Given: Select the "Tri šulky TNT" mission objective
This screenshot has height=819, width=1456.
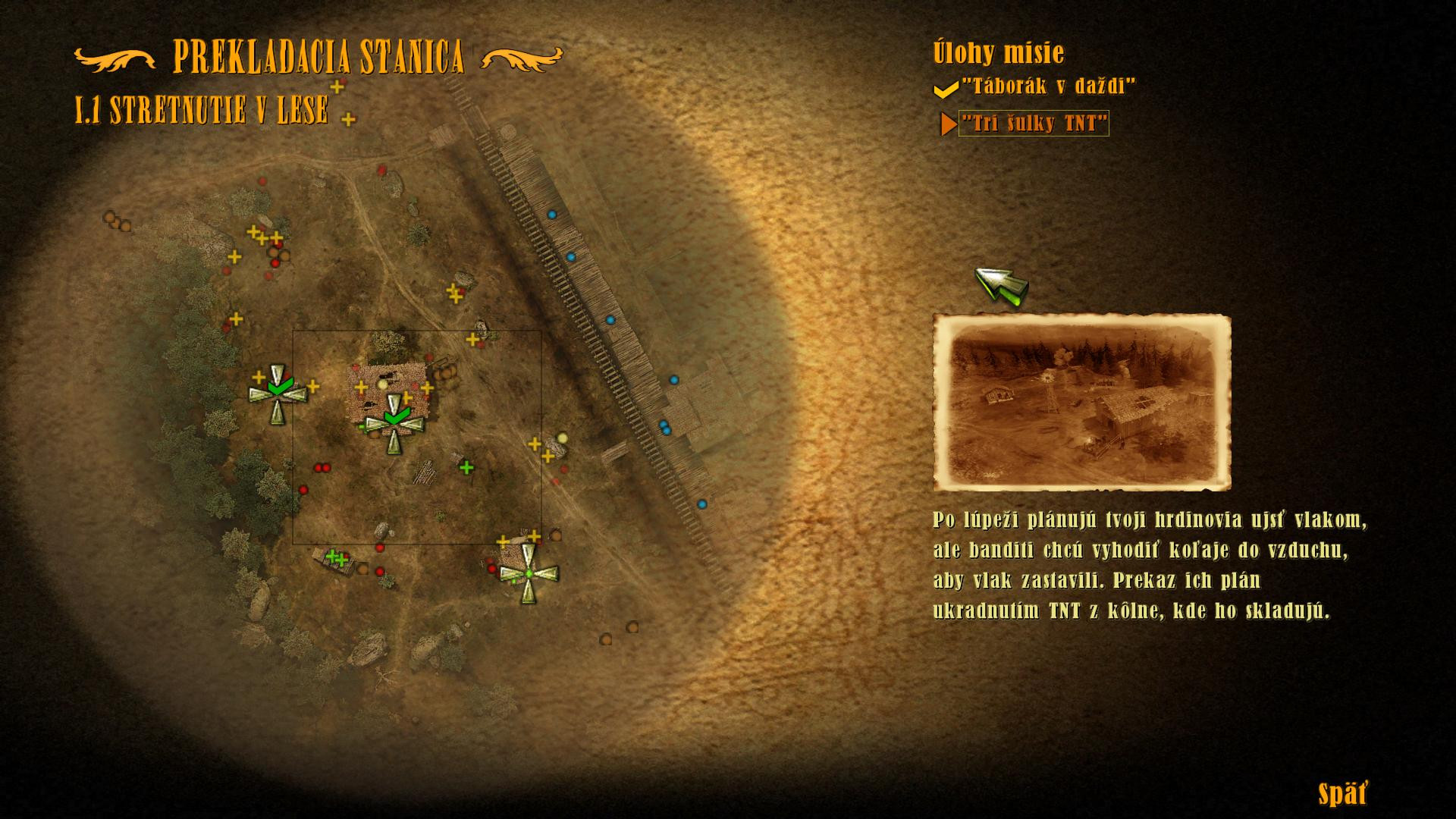Looking at the screenshot, I should click(1034, 123).
